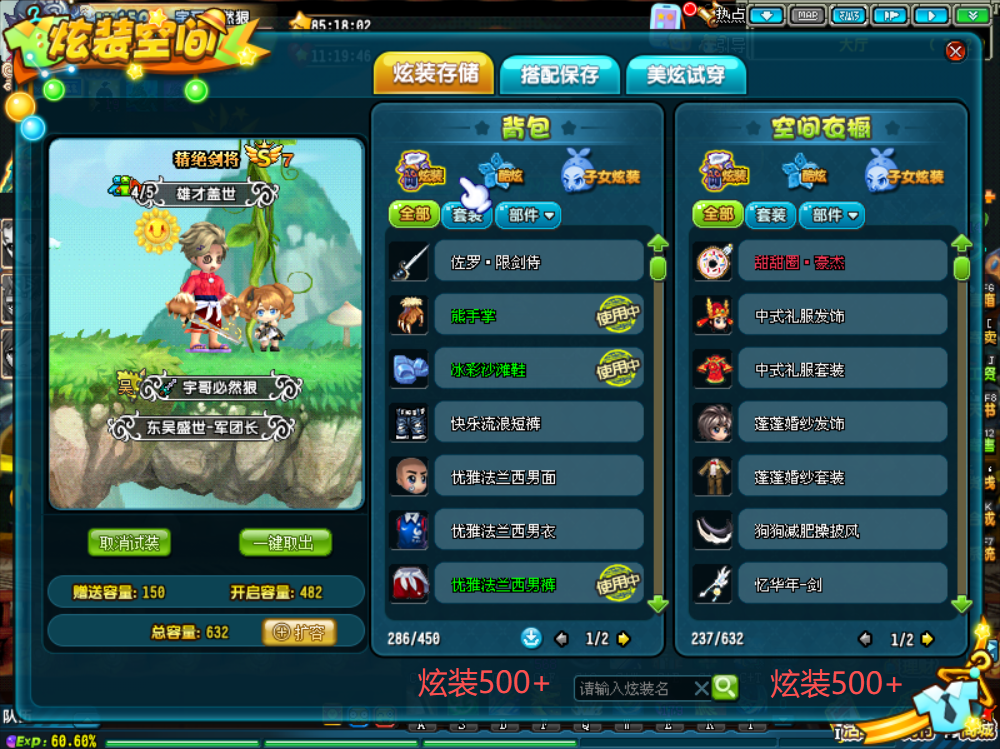Screen dimensions: 1000x749
Task: Open the 美炫试穿 tab
Action: [685, 75]
